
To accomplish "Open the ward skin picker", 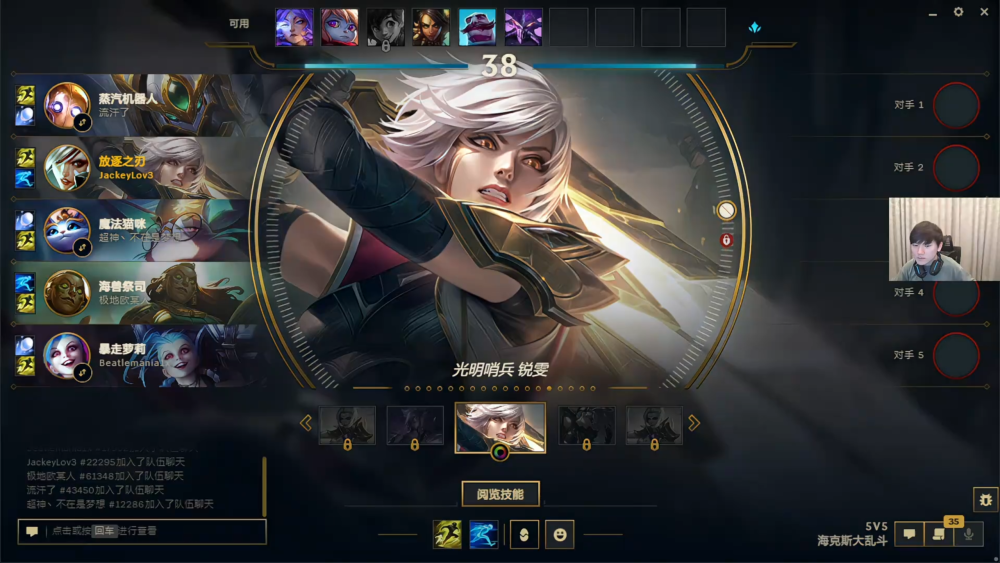I will pos(524,535).
